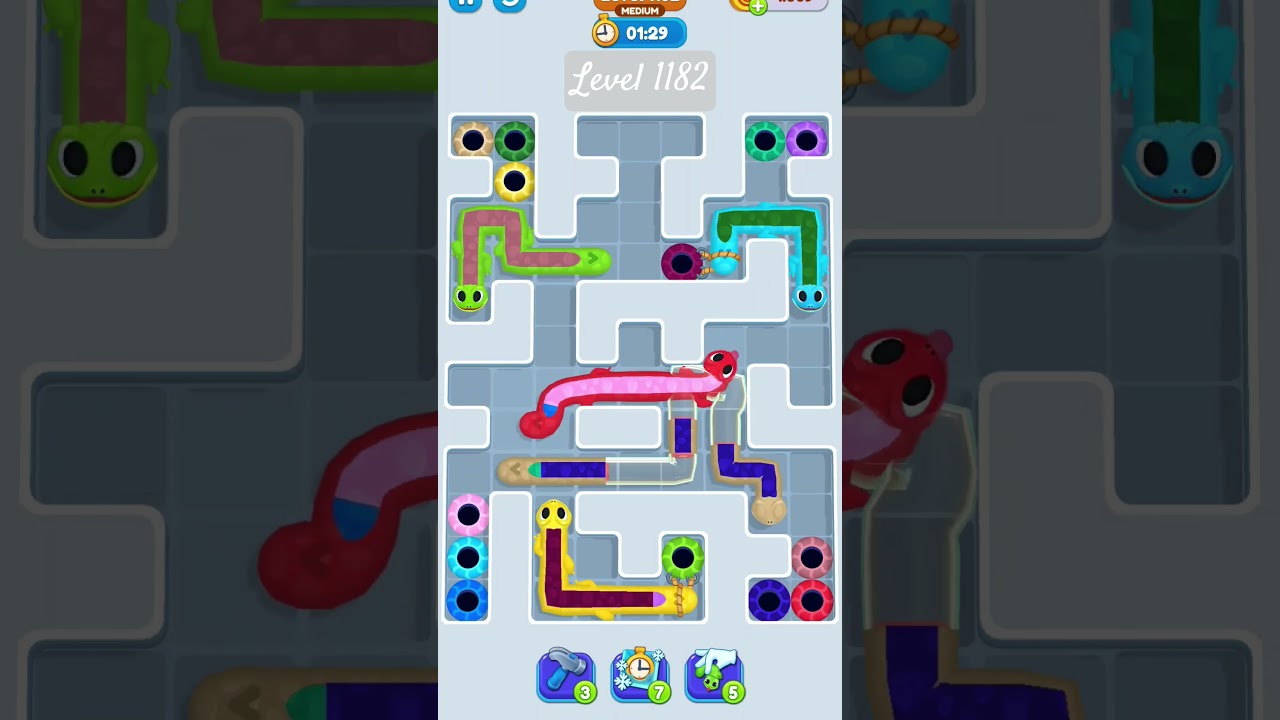Pause the game
1280x720 pixels.
(x=465, y=2)
